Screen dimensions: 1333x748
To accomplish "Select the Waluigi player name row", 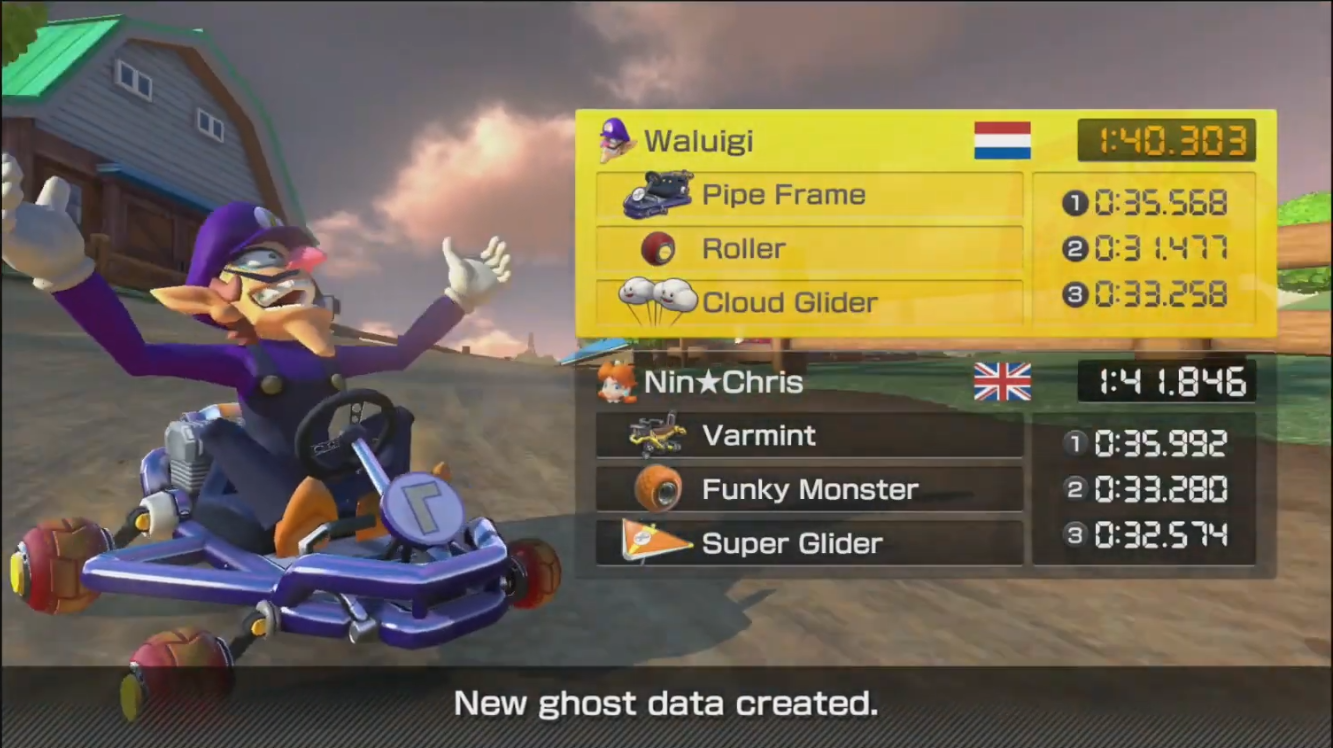I will point(697,141).
